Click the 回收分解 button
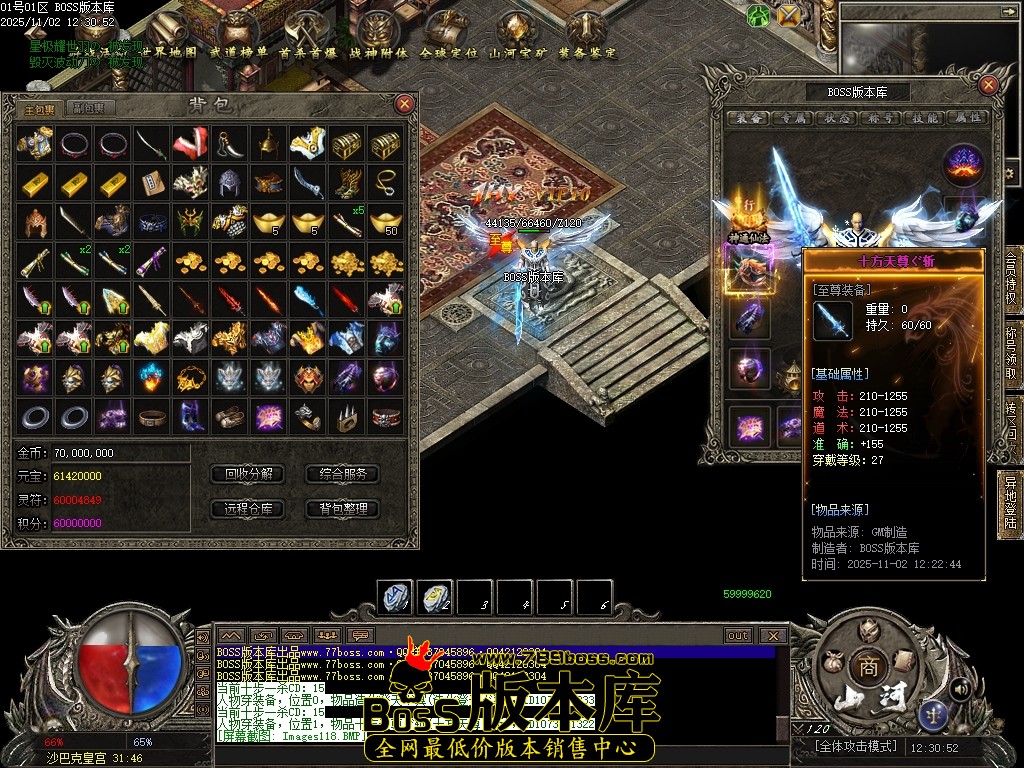Screen dimensions: 1024x768 click(x=249, y=474)
